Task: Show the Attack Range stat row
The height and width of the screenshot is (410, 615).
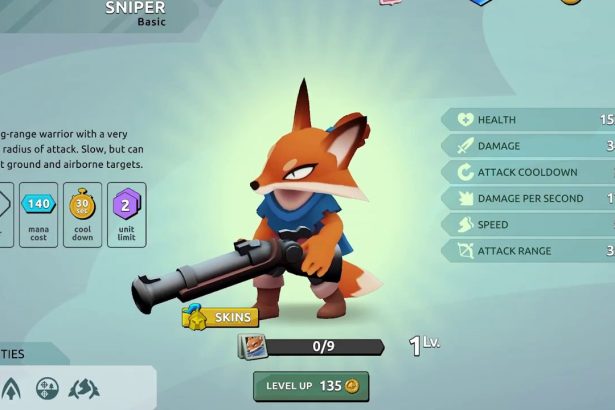Action: [x=530, y=250]
